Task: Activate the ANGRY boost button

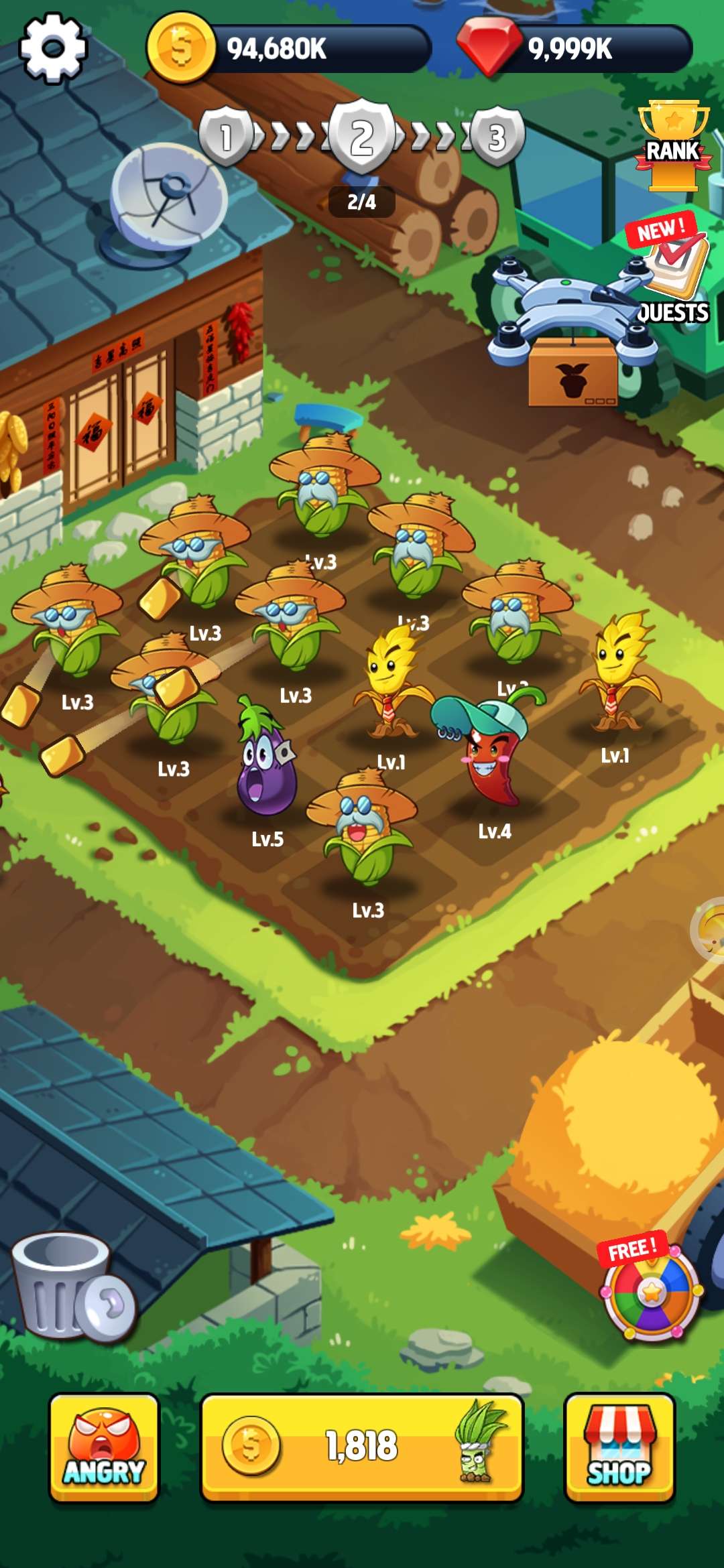Action: tap(104, 1447)
